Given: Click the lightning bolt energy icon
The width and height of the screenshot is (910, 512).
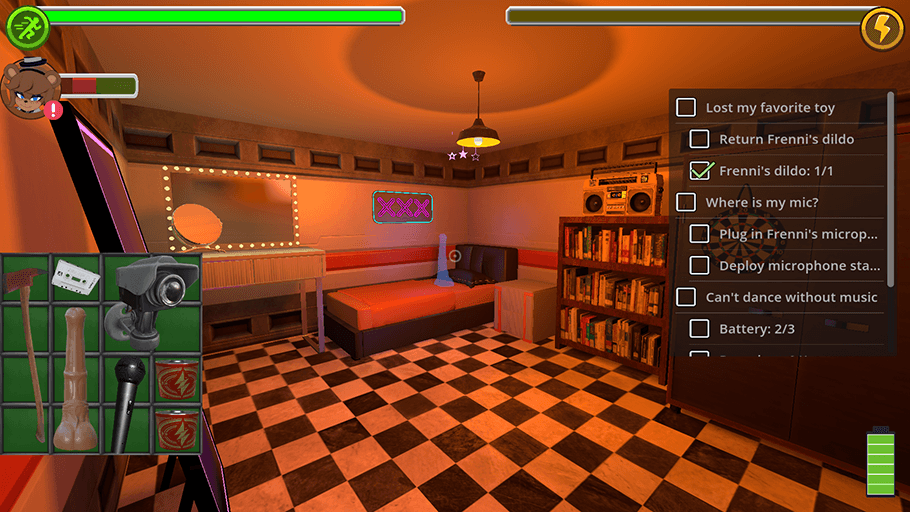Looking at the screenshot, I should click(882, 27).
